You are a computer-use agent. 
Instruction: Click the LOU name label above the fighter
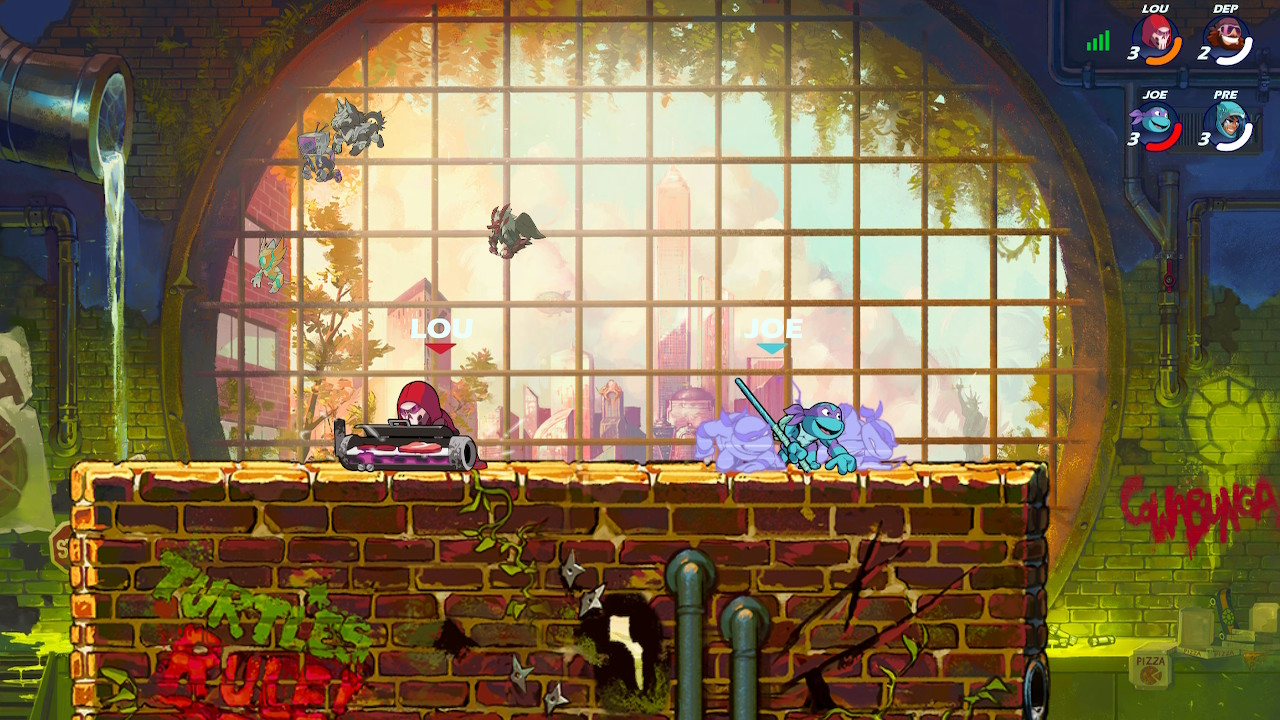click(x=440, y=326)
